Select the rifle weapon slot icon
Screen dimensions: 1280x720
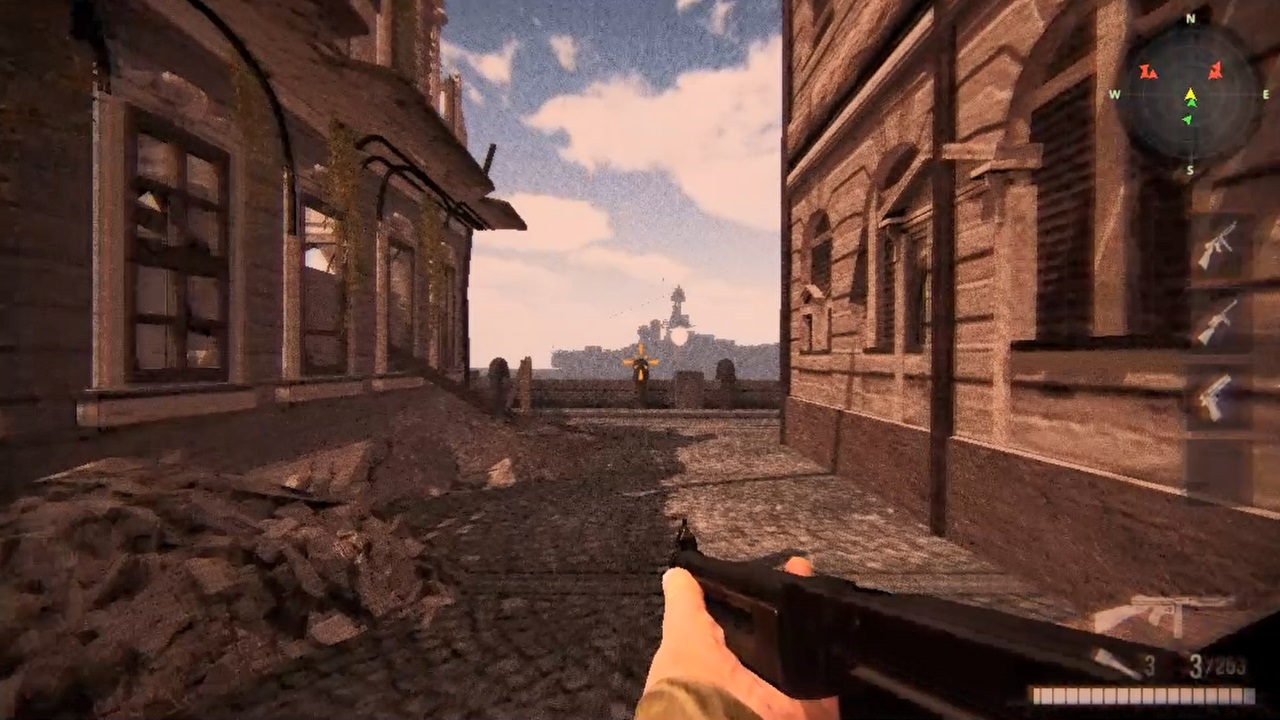(1220, 320)
